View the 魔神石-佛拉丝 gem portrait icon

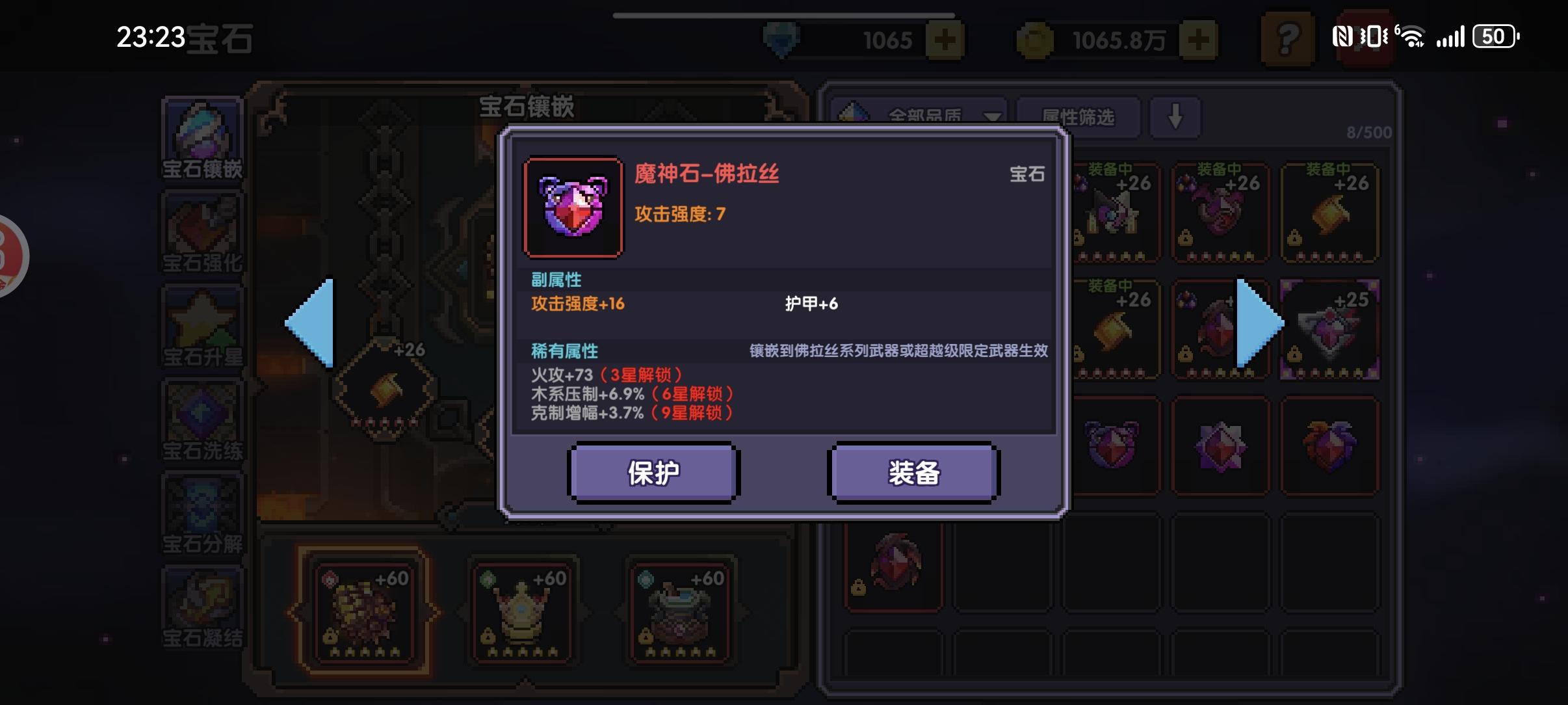tap(573, 206)
